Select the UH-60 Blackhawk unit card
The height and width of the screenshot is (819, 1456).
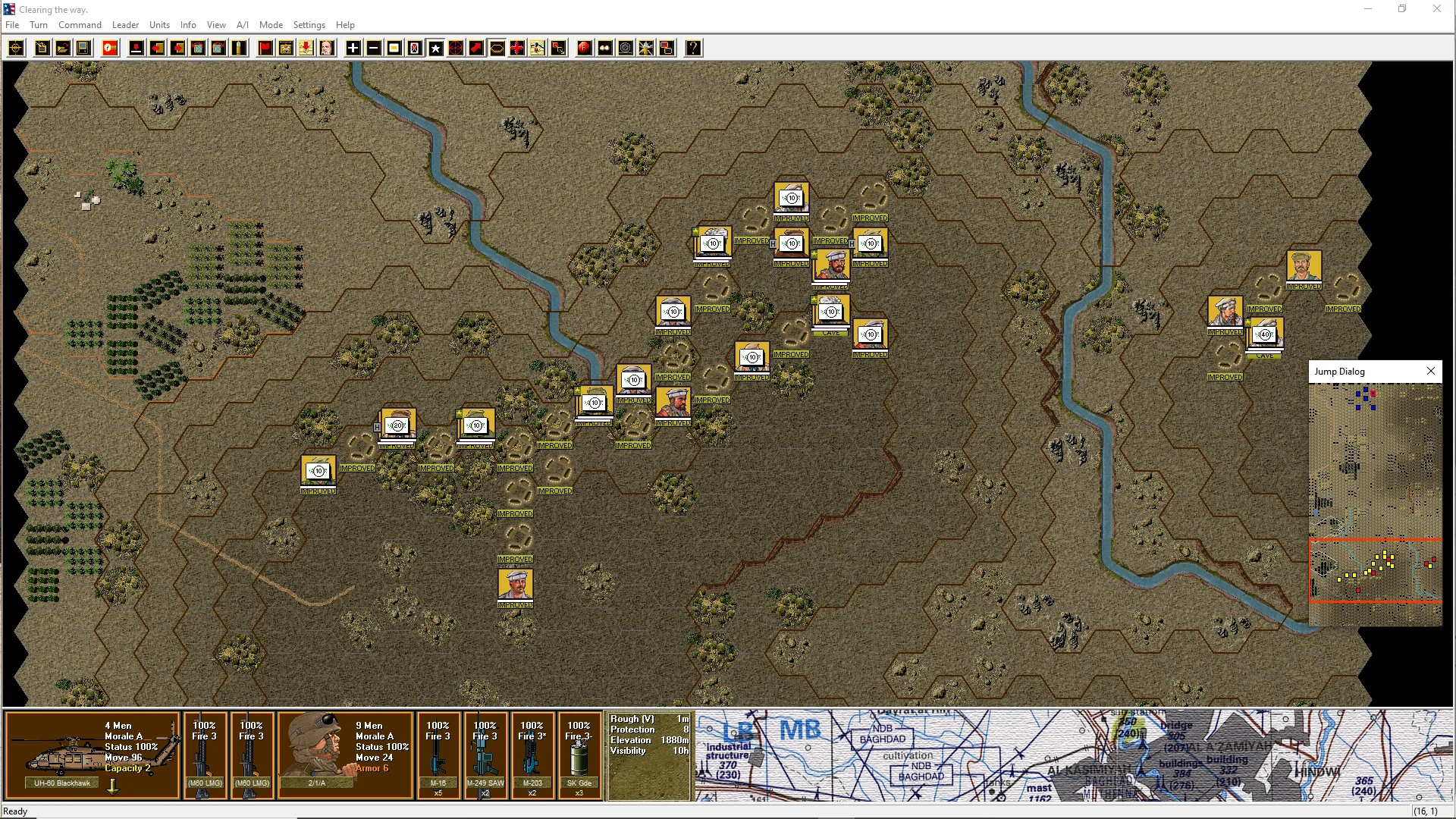92,755
